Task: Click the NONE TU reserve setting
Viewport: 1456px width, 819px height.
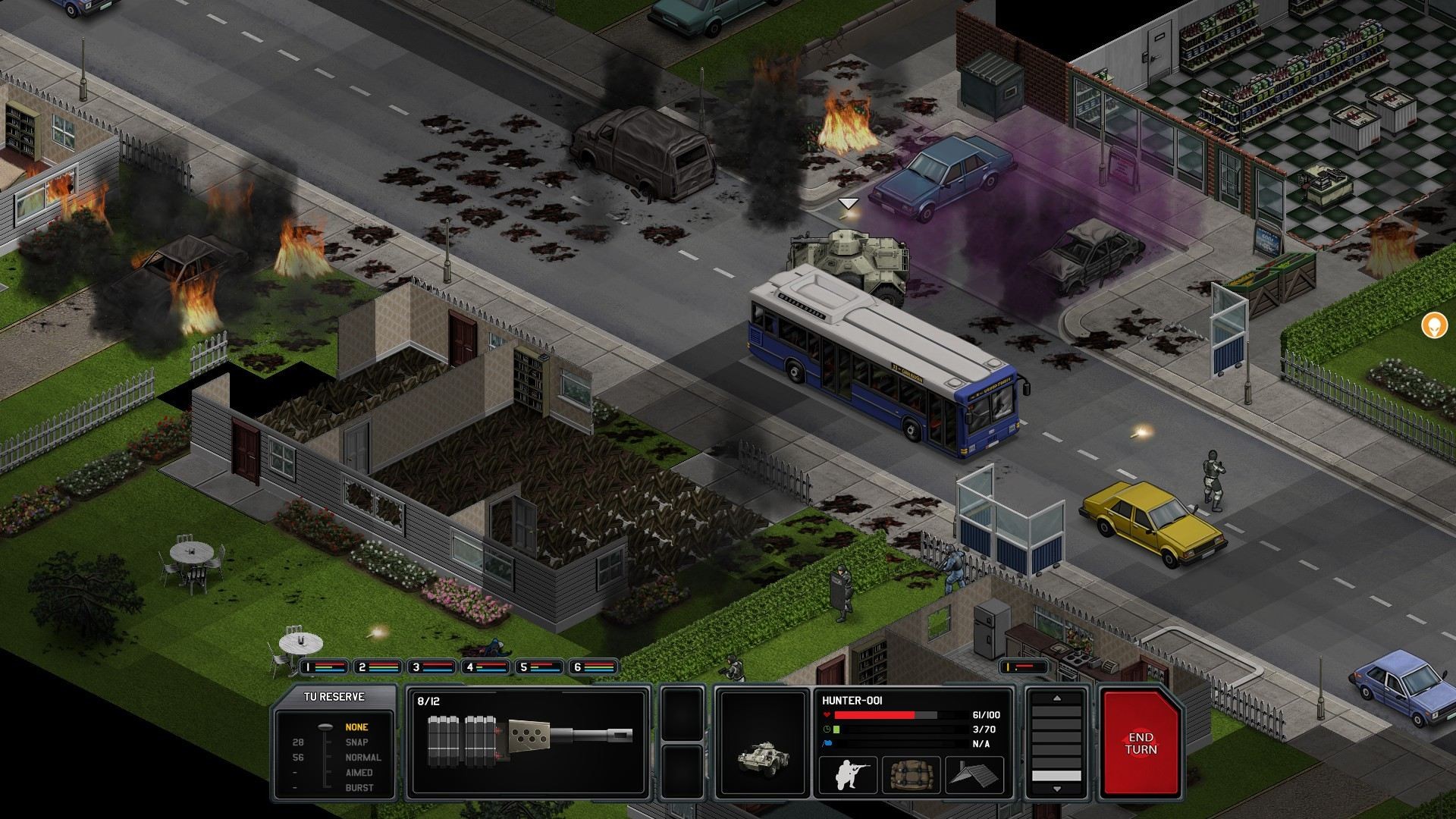Action: click(x=356, y=726)
